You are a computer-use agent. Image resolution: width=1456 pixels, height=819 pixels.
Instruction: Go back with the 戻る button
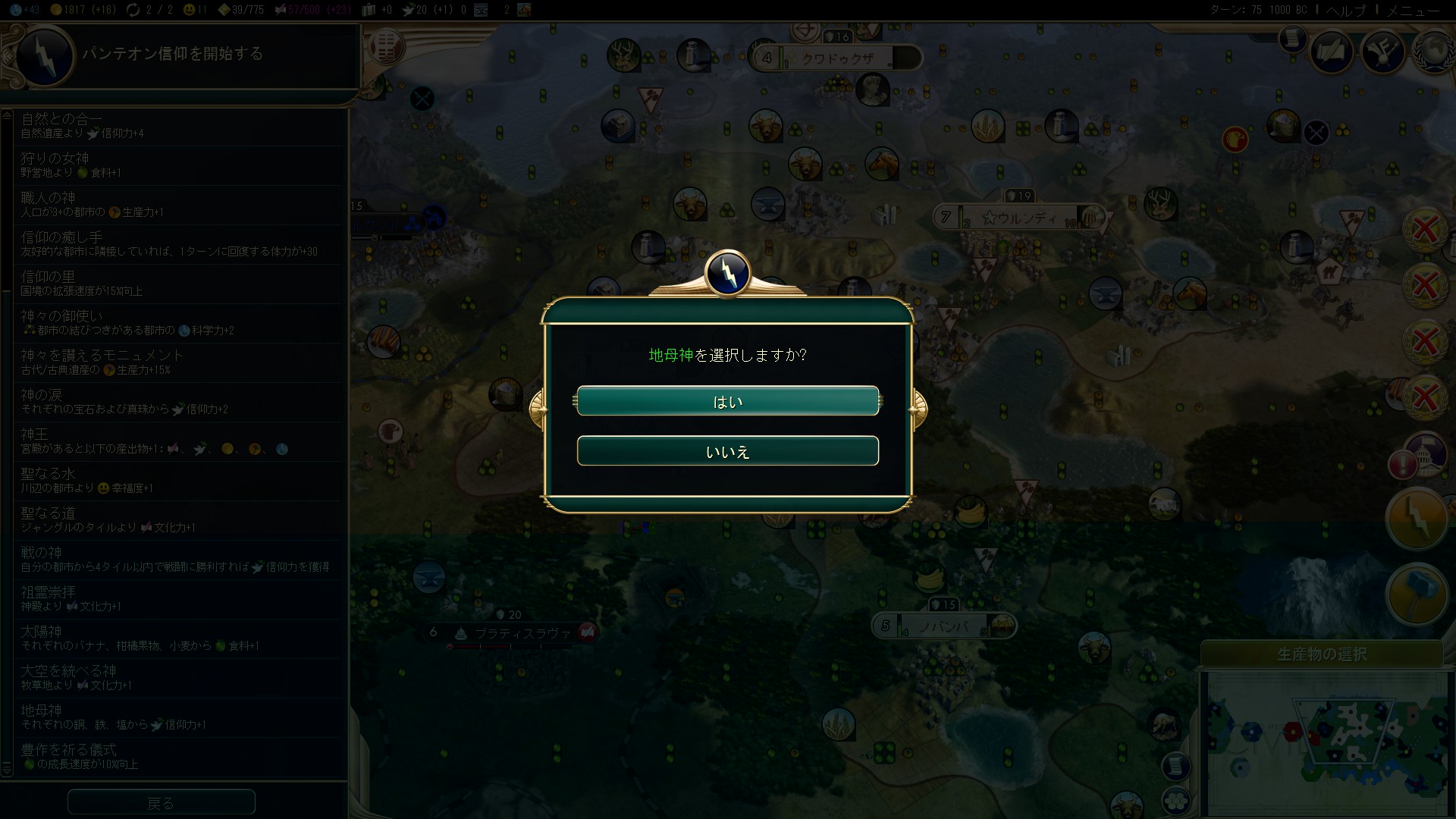point(161,802)
